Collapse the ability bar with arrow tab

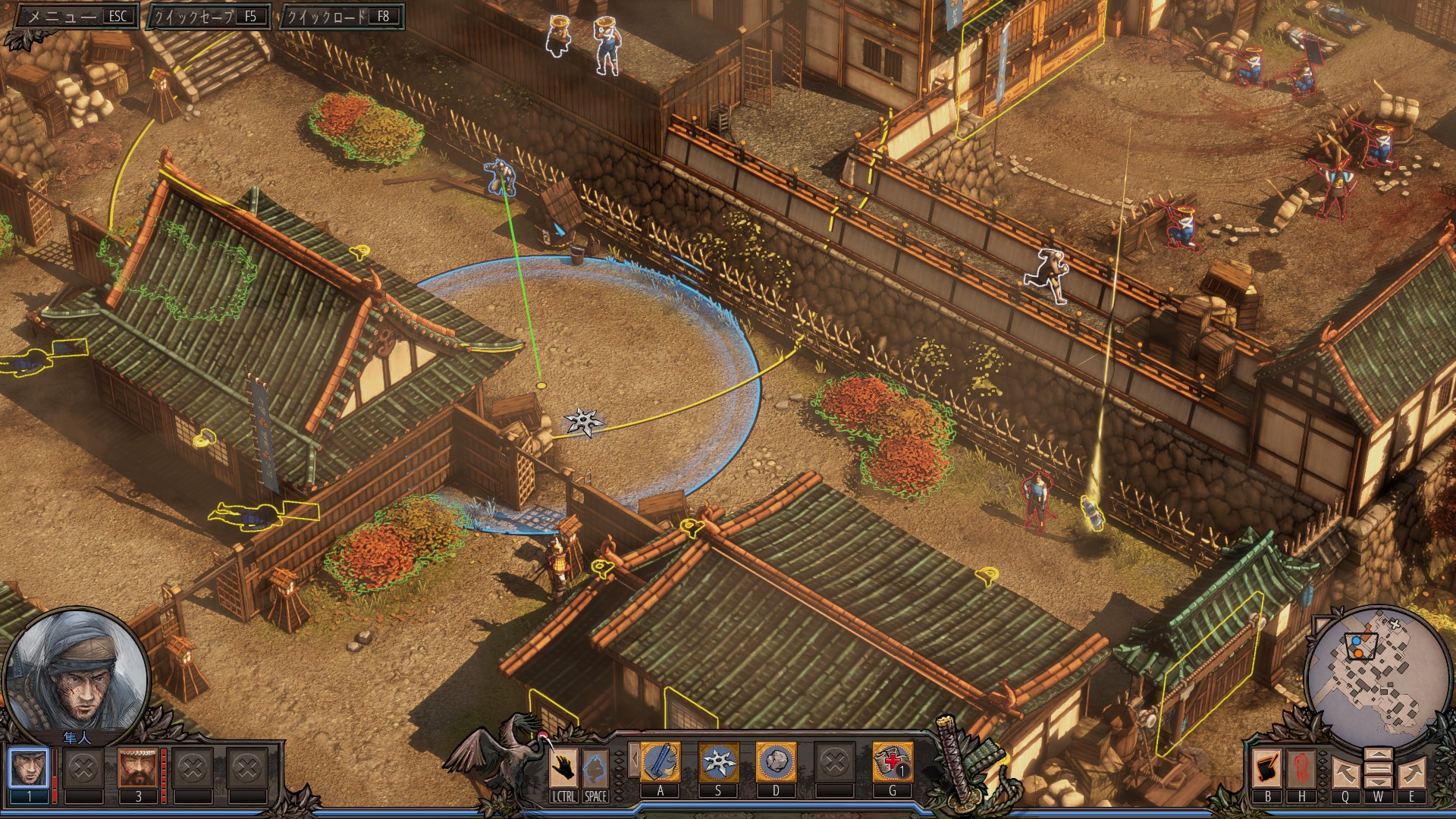point(633,761)
